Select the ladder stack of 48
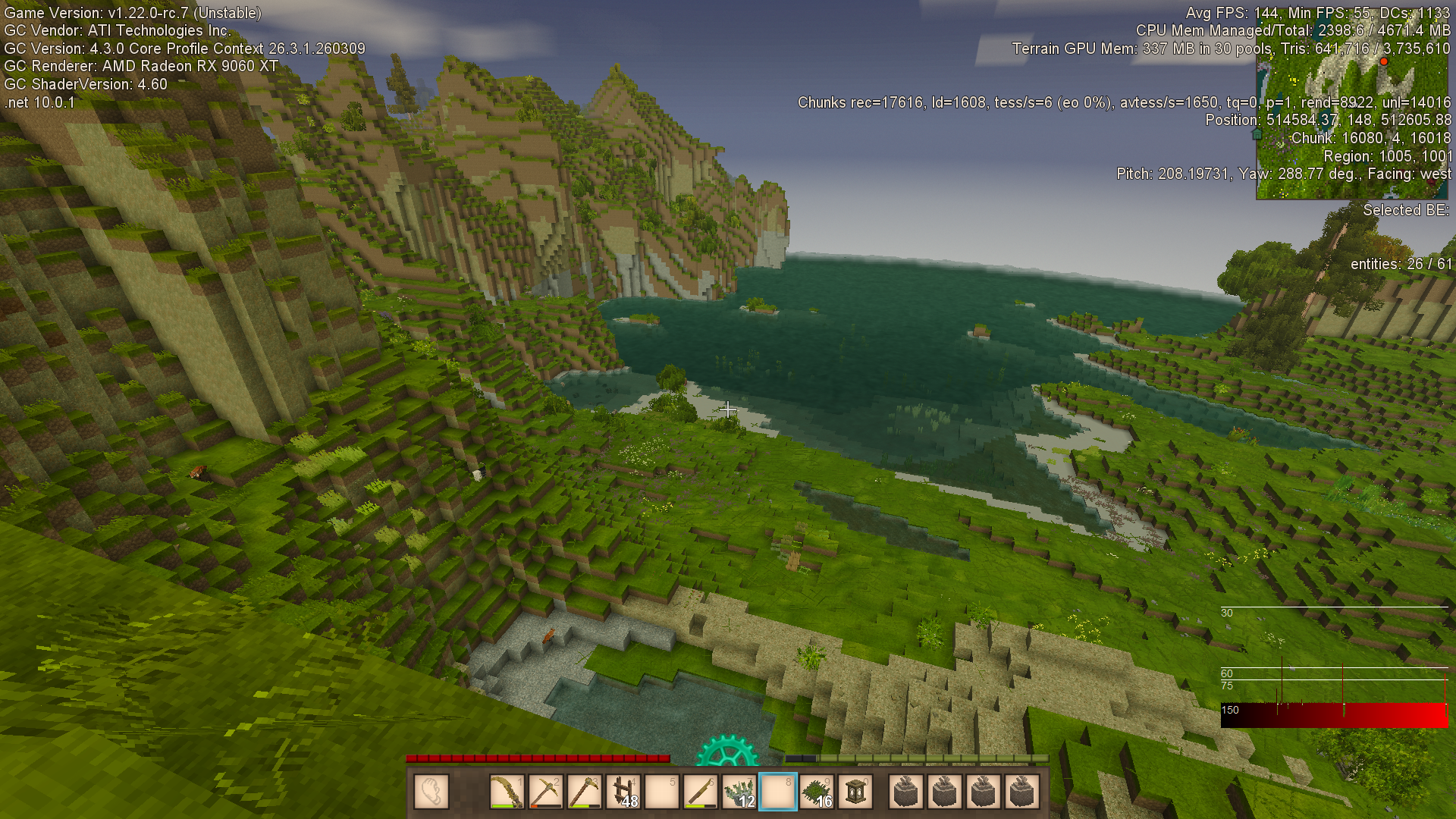Image resolution: width=1456 pixels, height=819 pixels. tap(623, 792)
